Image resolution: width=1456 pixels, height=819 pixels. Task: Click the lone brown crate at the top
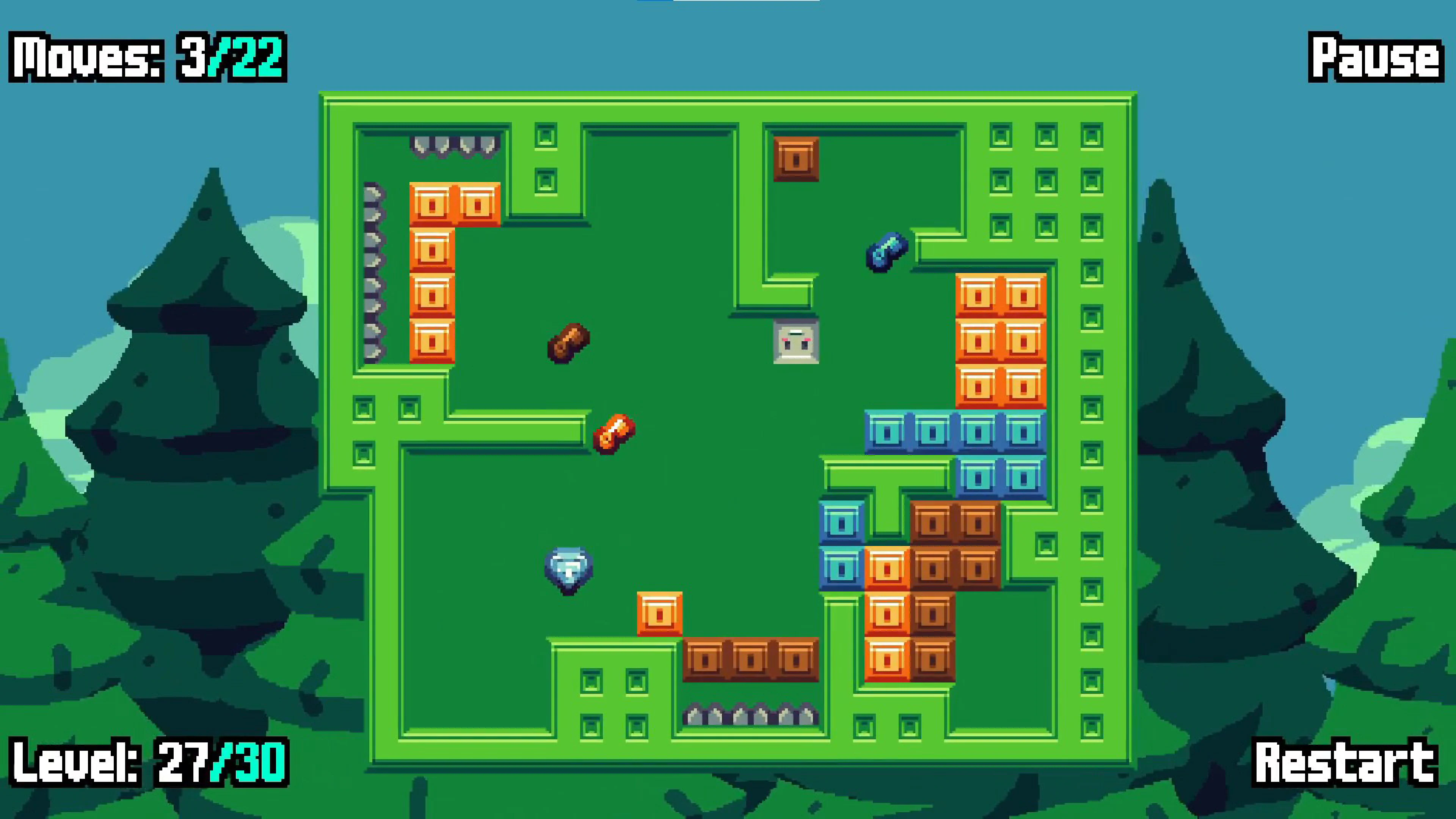pos(797,159)
